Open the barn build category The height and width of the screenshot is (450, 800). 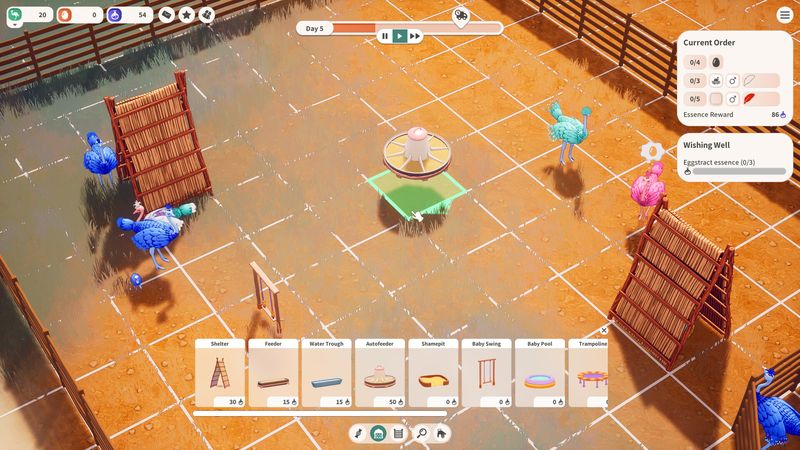click(379, 434)
